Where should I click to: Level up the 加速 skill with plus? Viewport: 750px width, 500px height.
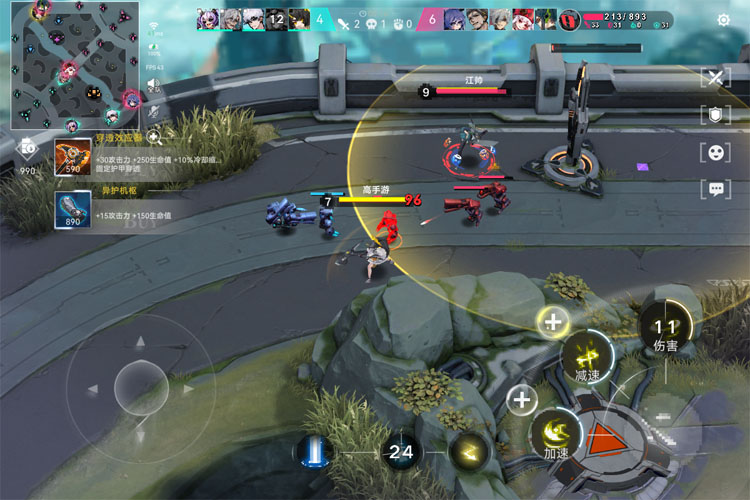(521, 400)
